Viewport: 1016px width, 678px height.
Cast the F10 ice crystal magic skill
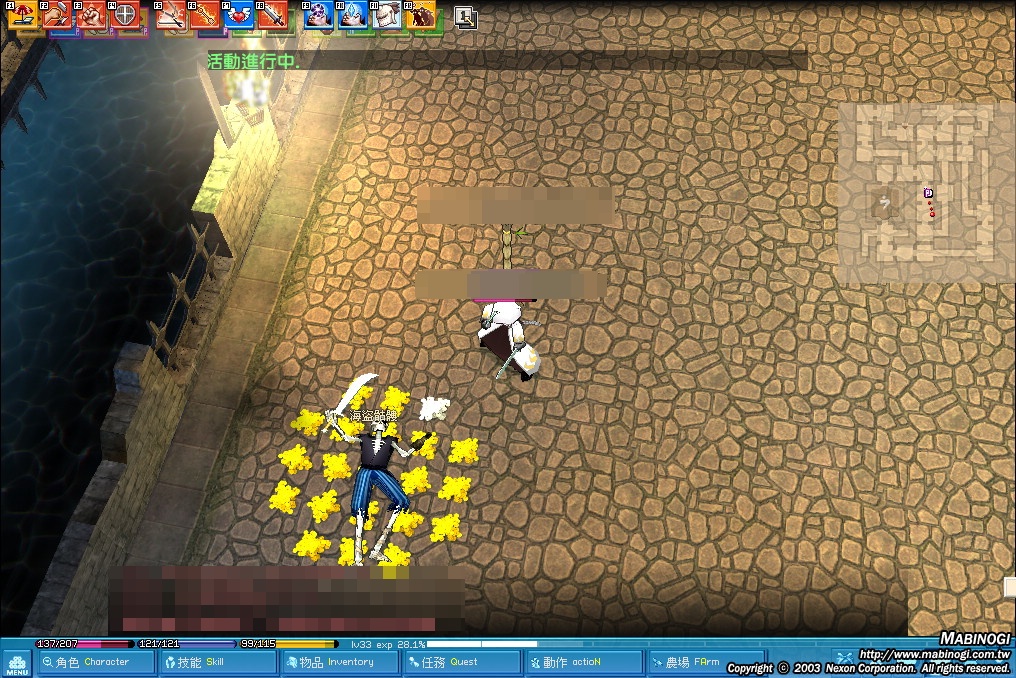353,15
